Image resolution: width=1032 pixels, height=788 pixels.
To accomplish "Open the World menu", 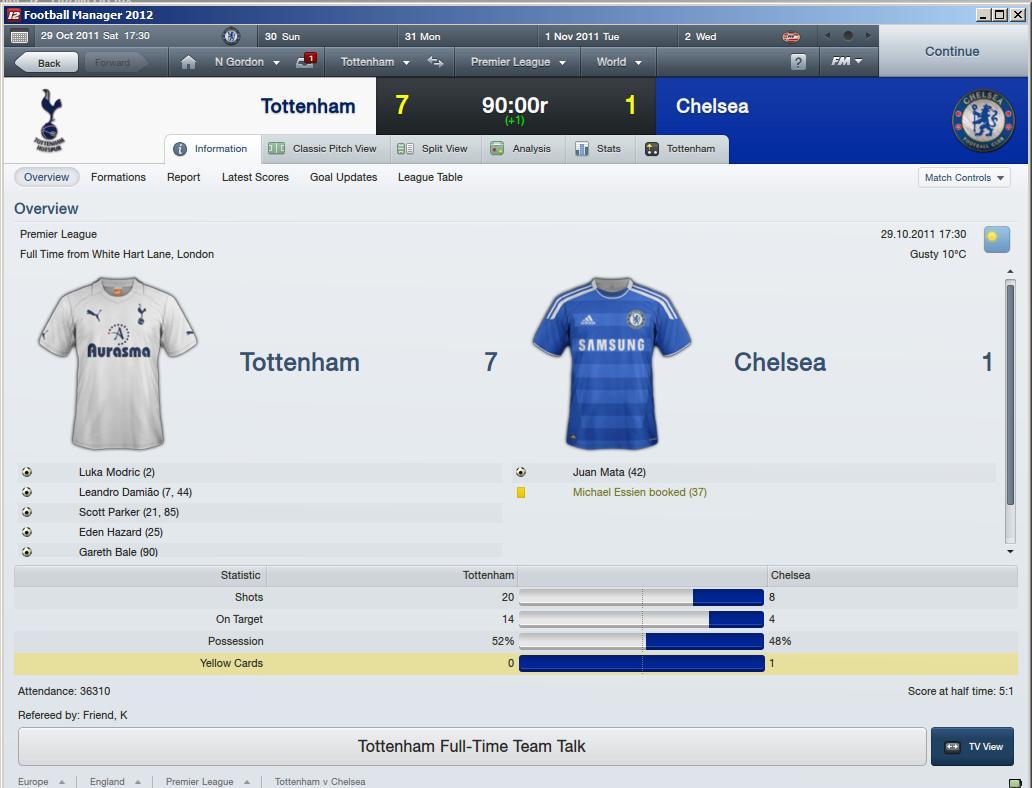I will tap(618, 62).
